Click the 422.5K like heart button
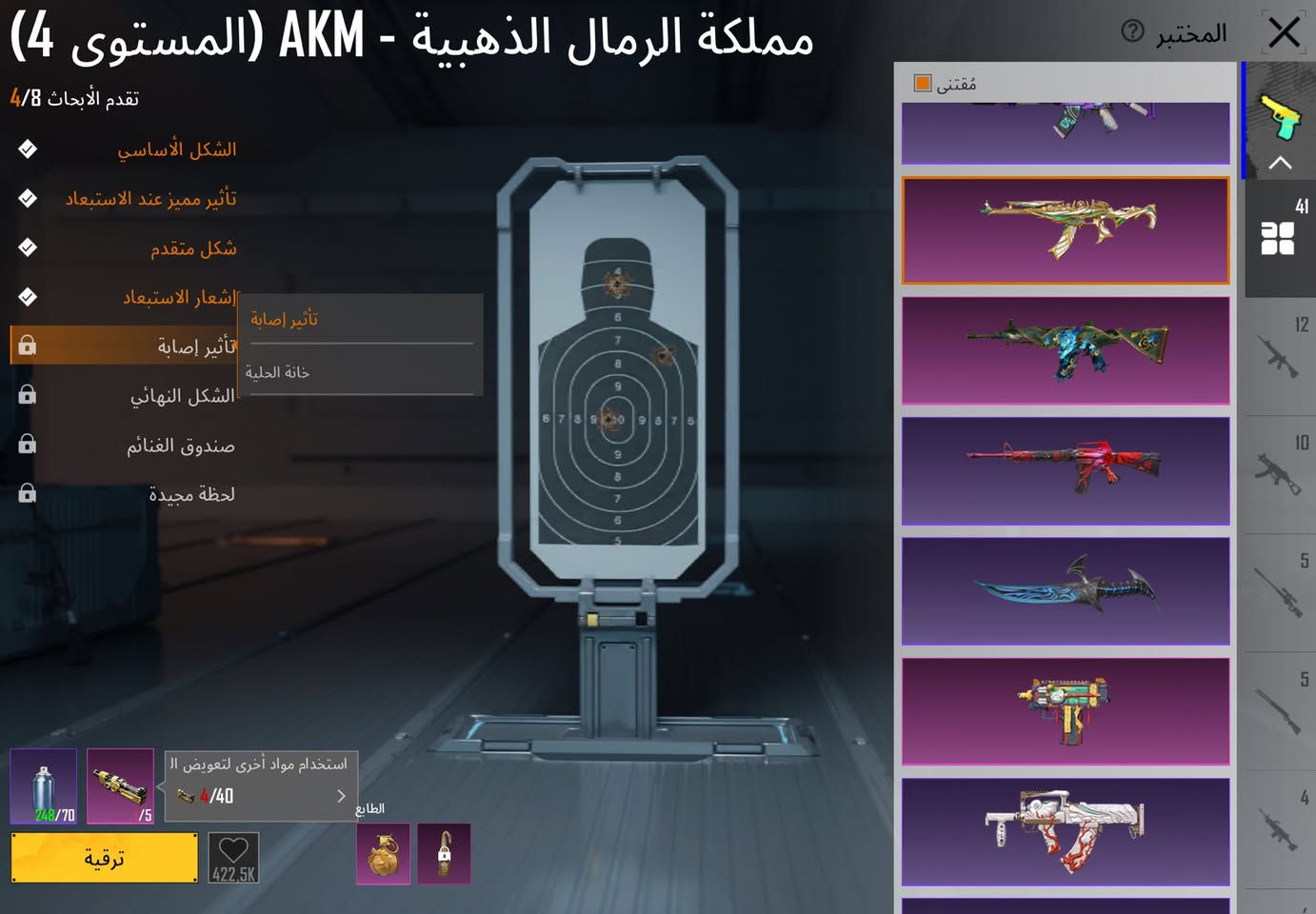 [232, 856]
